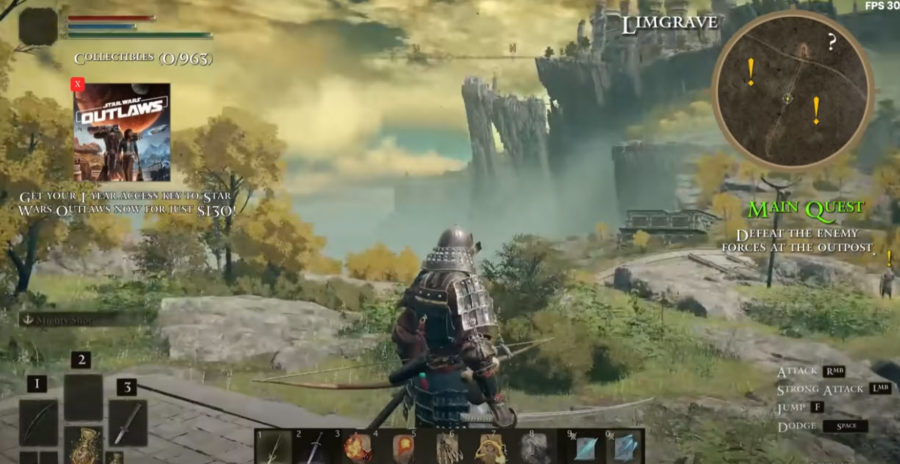Viewport: 900px width, 464px height.
Task: Use the golden flask quick item
Action: click(x=83, y=445)
